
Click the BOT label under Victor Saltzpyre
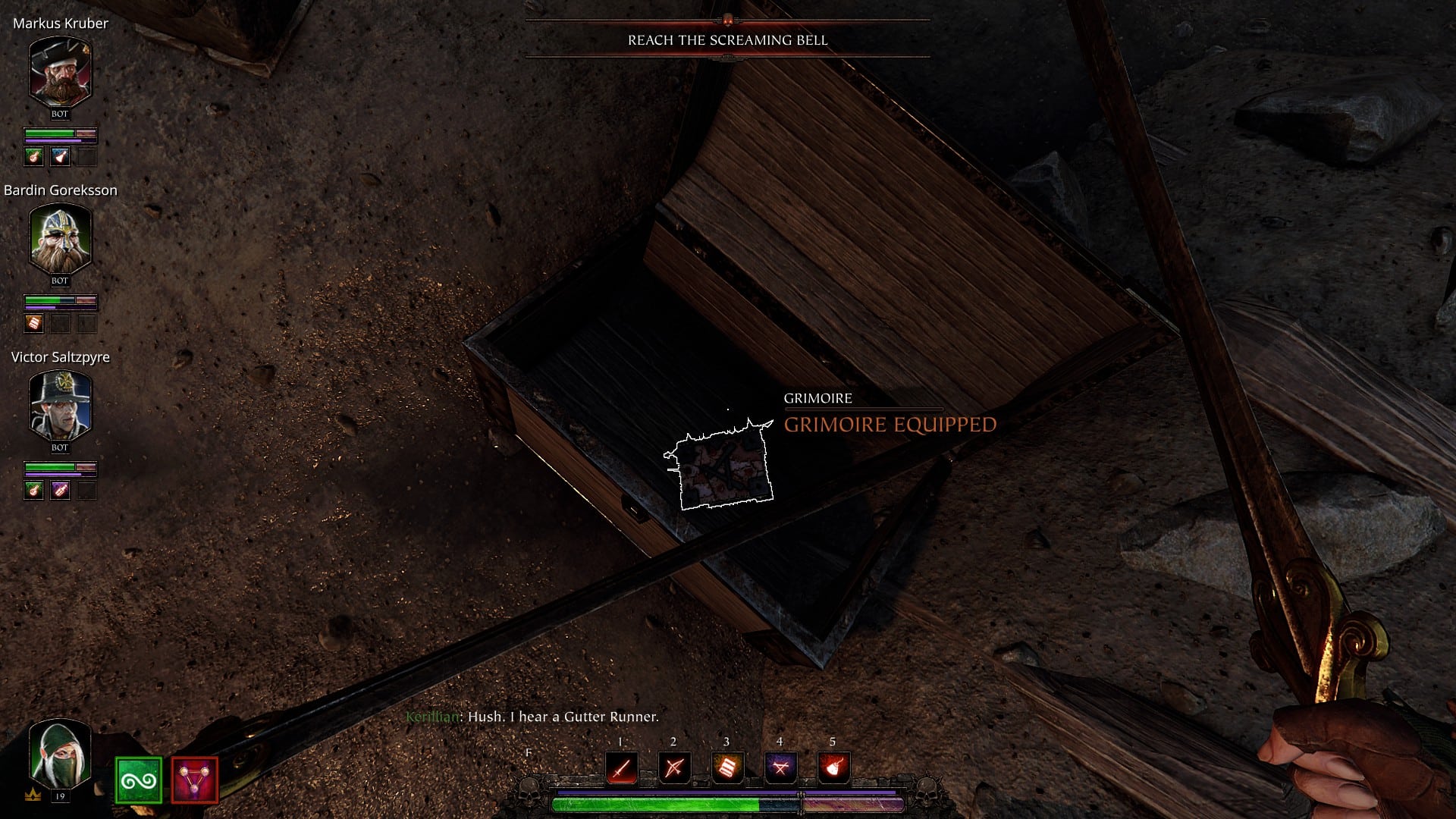tap(59, 447)
